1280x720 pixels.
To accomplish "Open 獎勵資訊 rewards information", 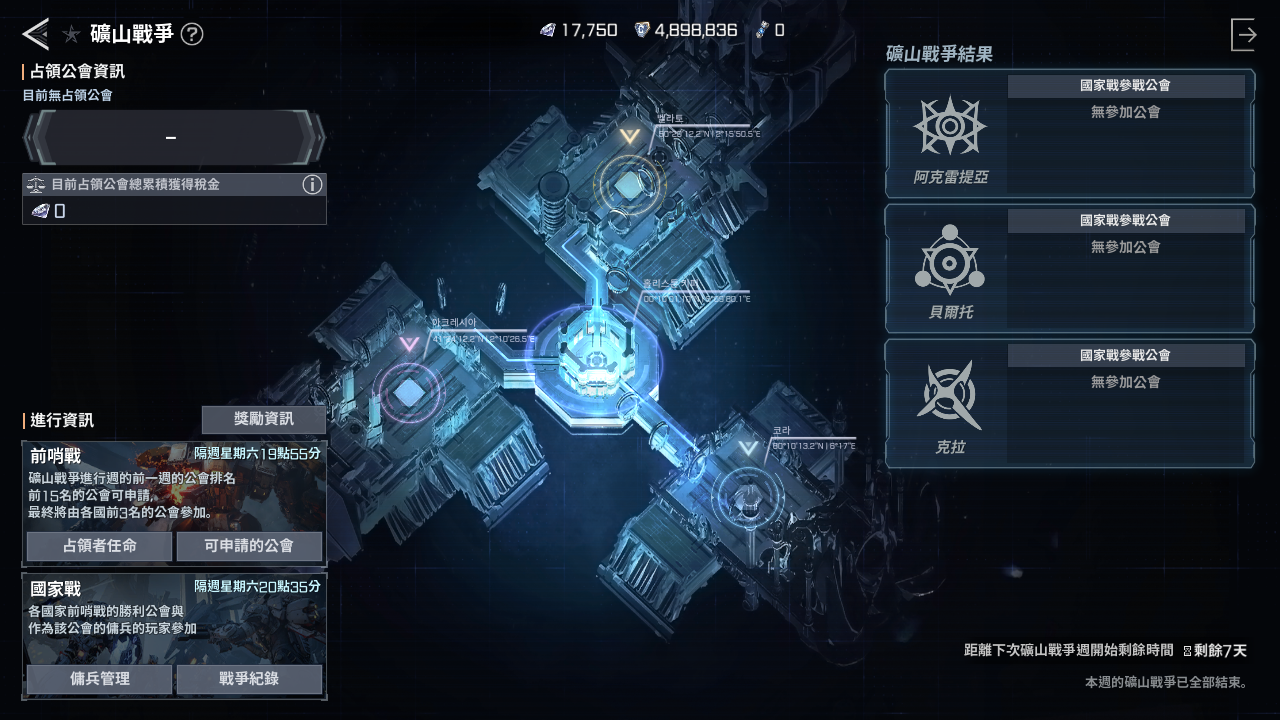I will 264,419.
